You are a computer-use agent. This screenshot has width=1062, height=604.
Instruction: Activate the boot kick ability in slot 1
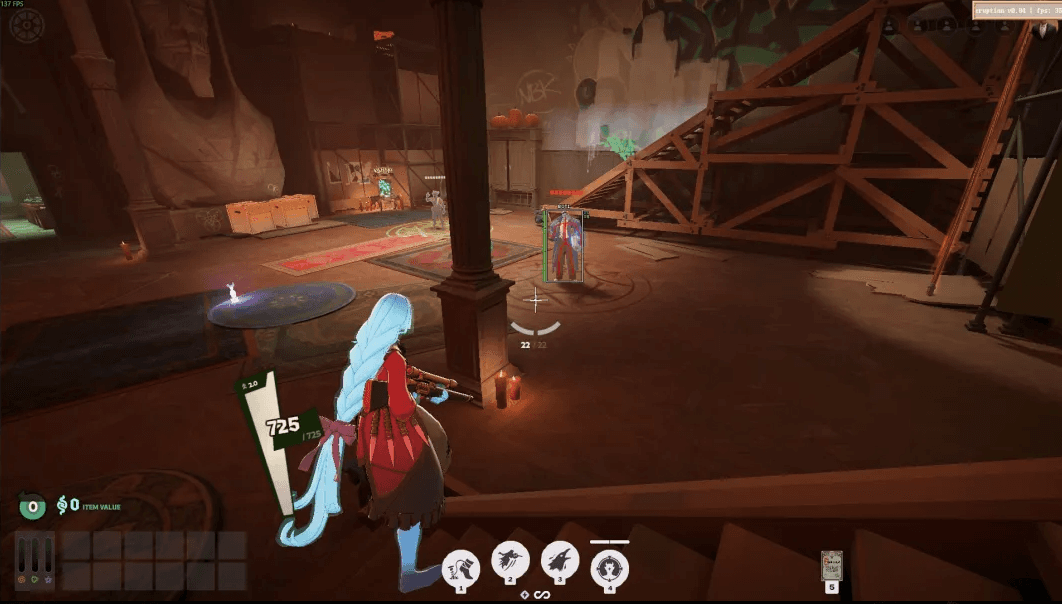pos(461,567)
